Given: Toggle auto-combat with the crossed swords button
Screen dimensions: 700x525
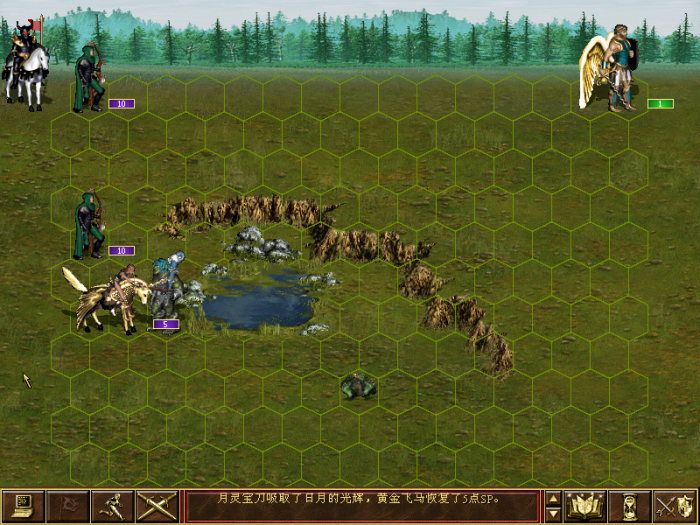Looking at the screenshot, I should (x=156, y=505).
